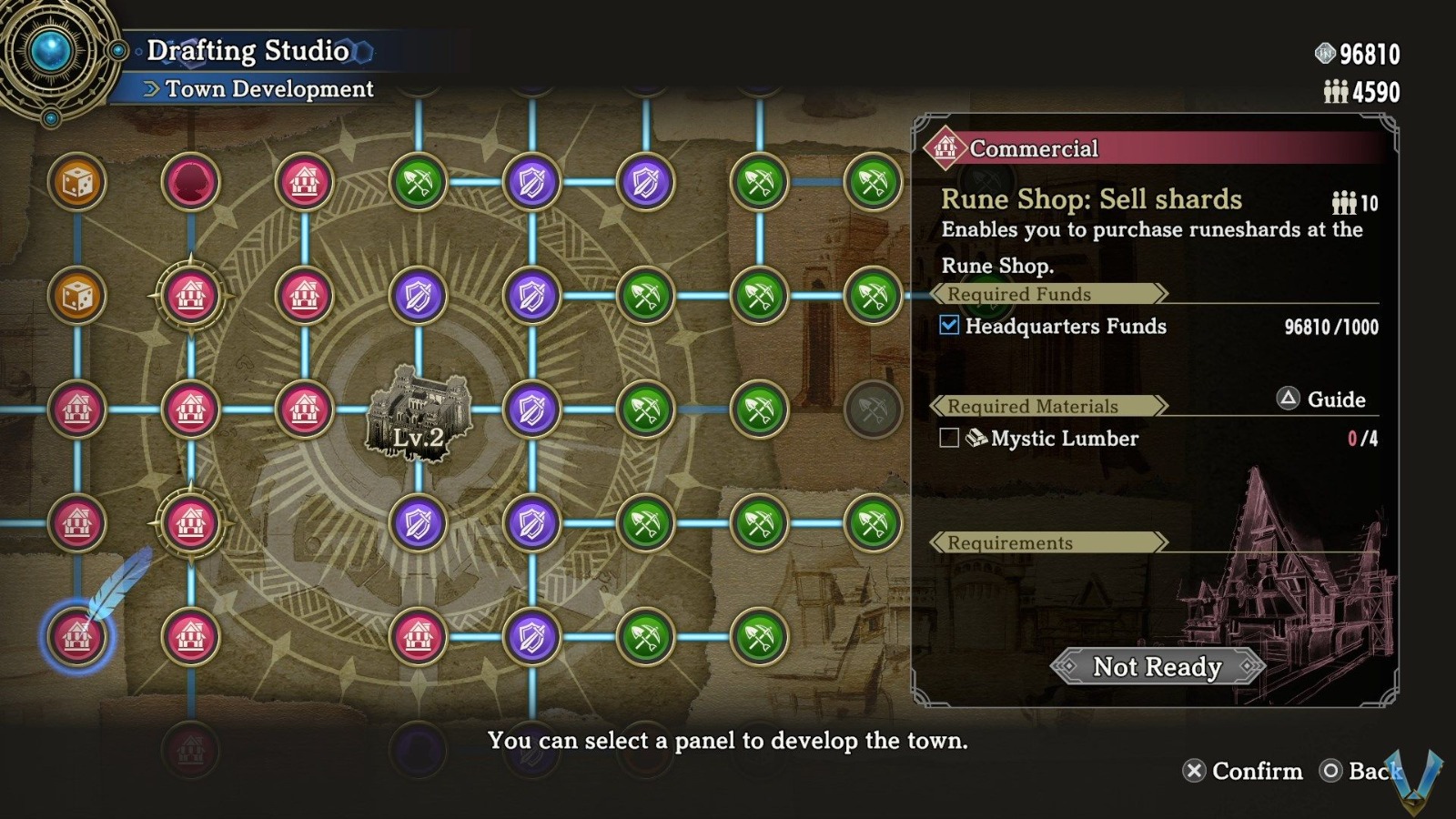Click the Lv.2 headquarters castle icon

pos(418,414)
